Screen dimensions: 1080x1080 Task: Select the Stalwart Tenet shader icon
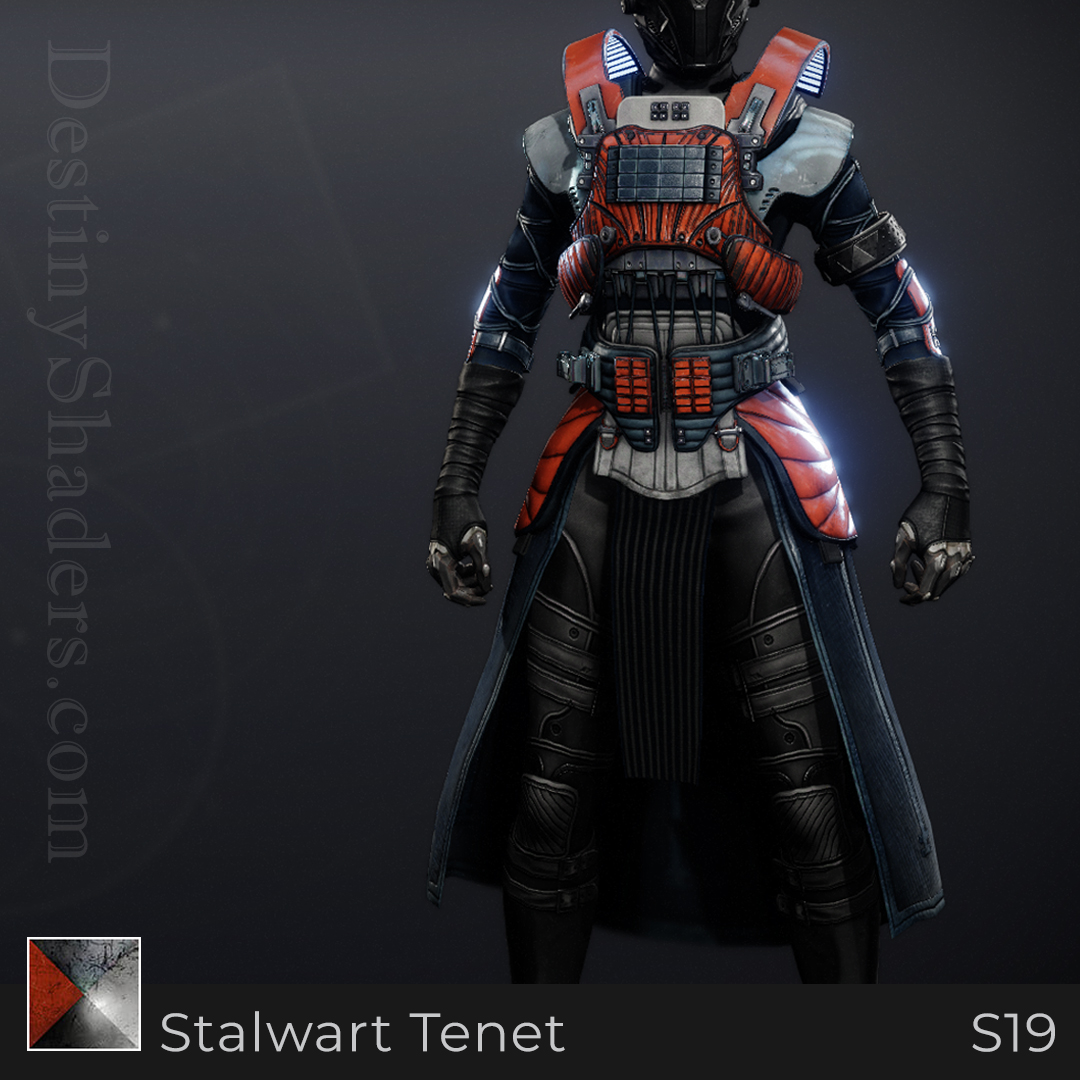[x=84, y=993]
